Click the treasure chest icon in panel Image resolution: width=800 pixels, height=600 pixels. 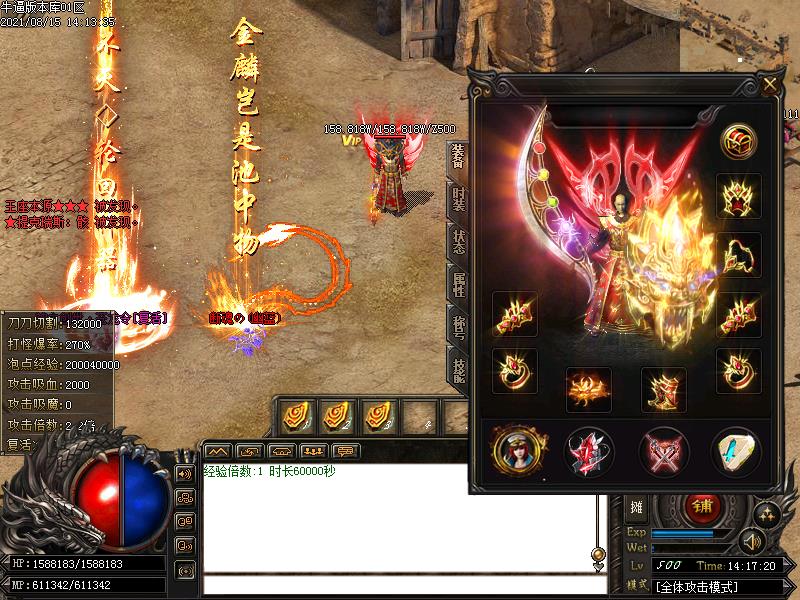coord(739,142)
